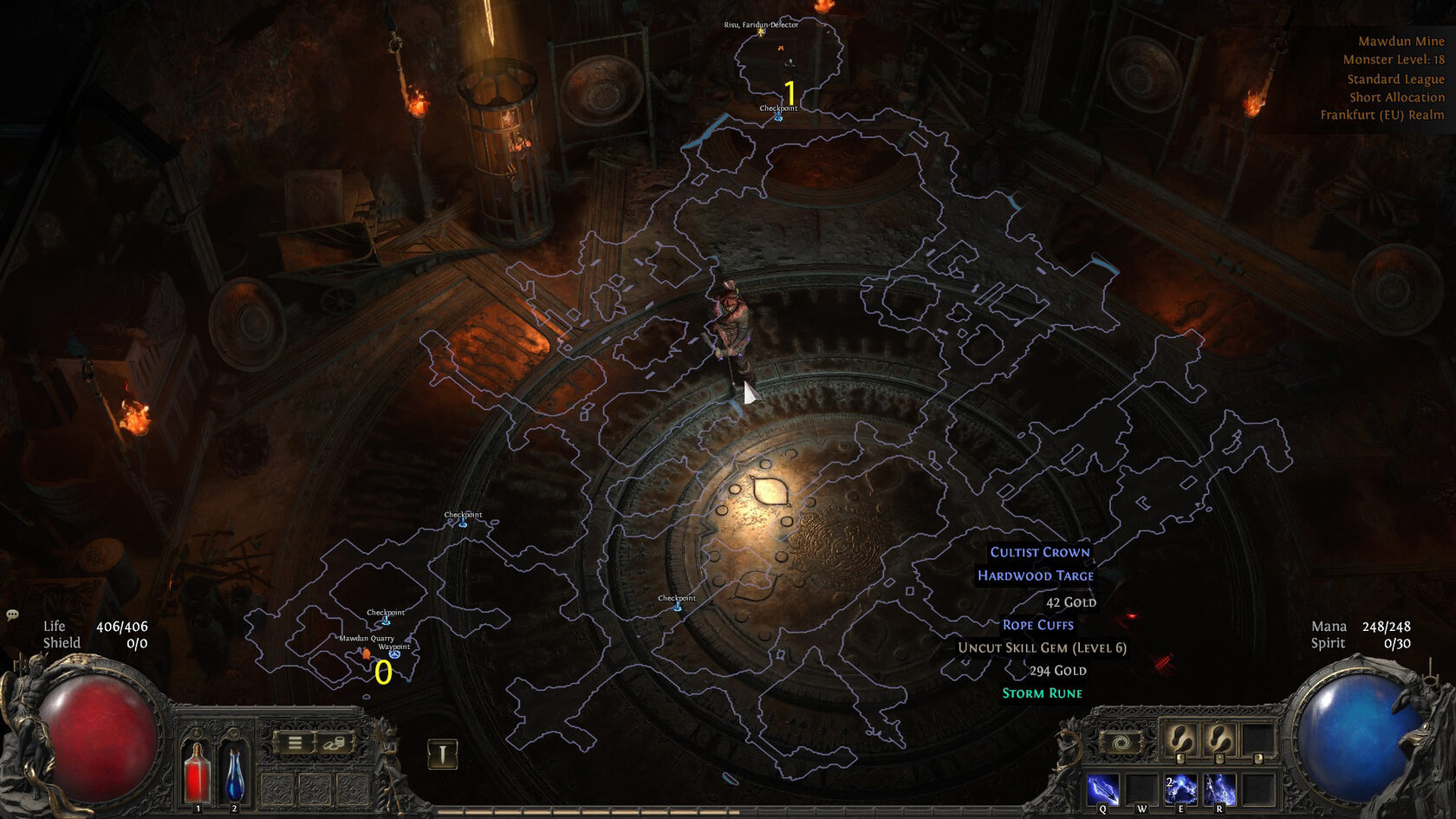Click the swirl portal button

(1120, 744)
